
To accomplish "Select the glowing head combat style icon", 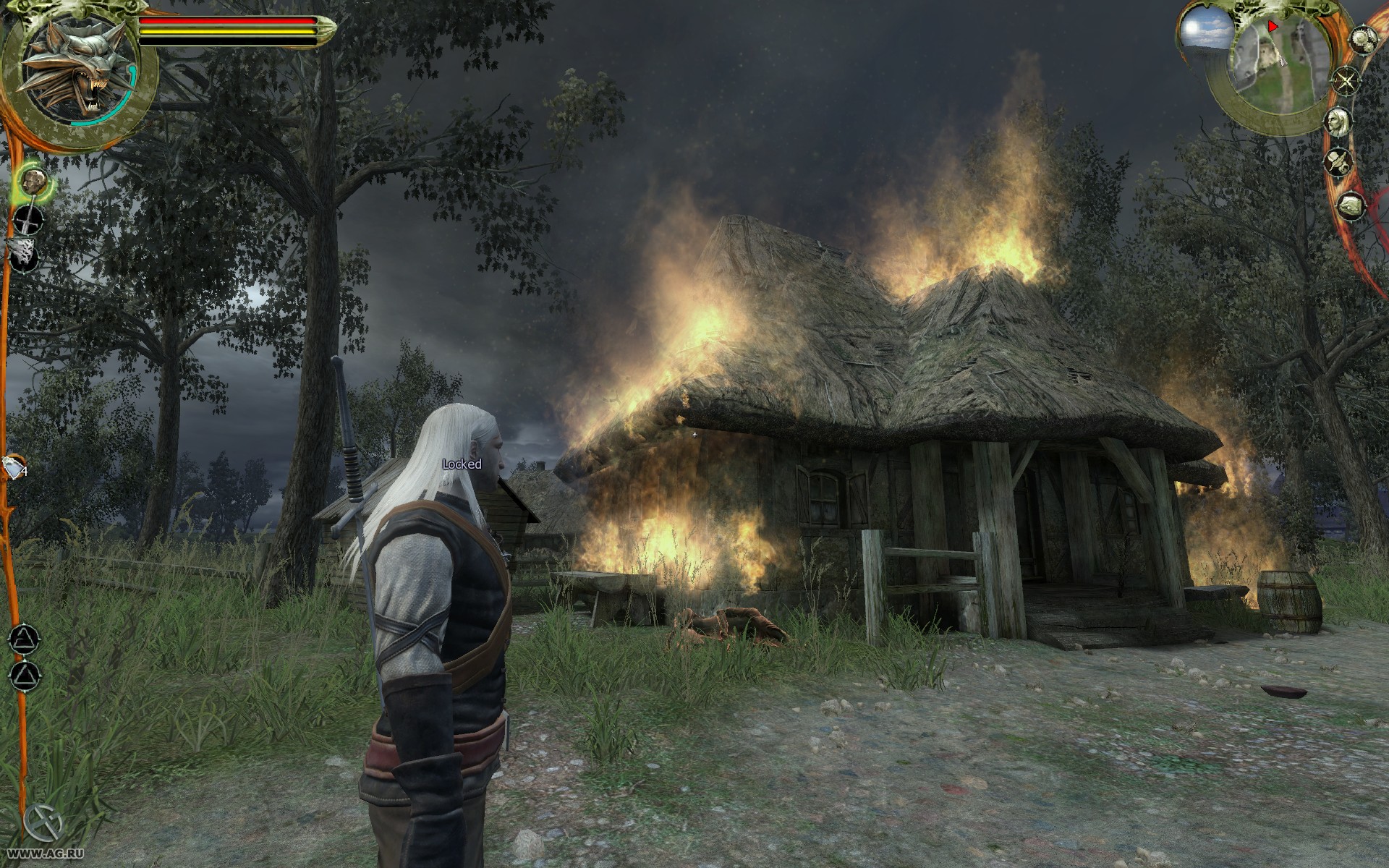I will pos(33,182).
